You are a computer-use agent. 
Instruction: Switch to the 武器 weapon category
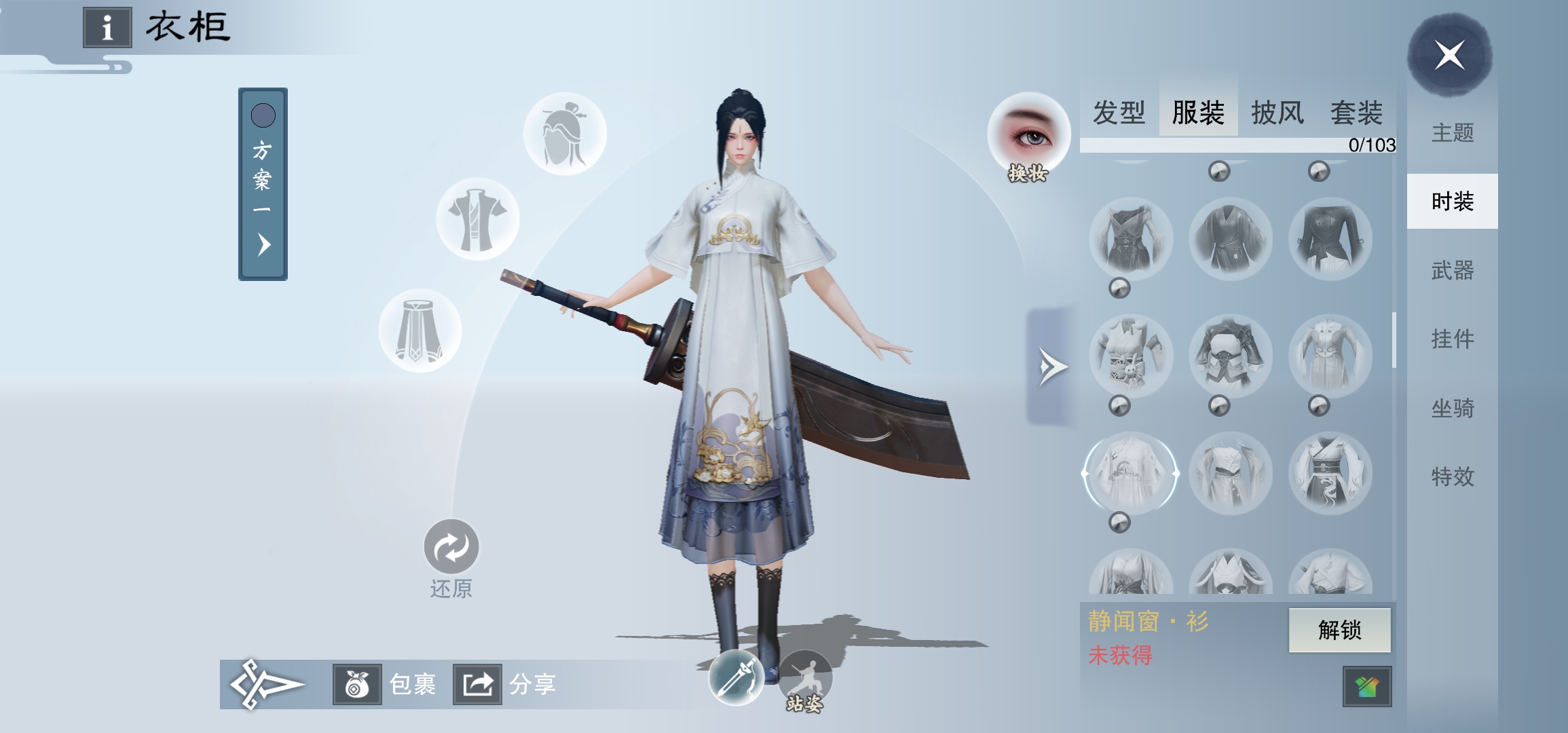point(1453,271)
